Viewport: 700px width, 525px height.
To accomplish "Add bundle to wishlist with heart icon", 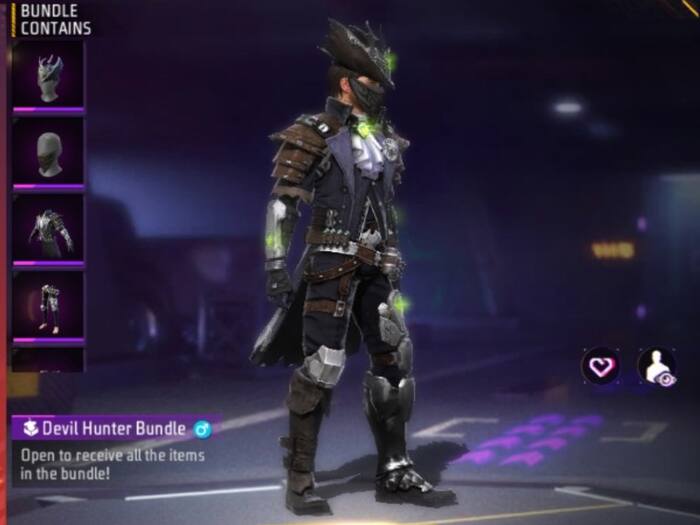I will [601, 367].
